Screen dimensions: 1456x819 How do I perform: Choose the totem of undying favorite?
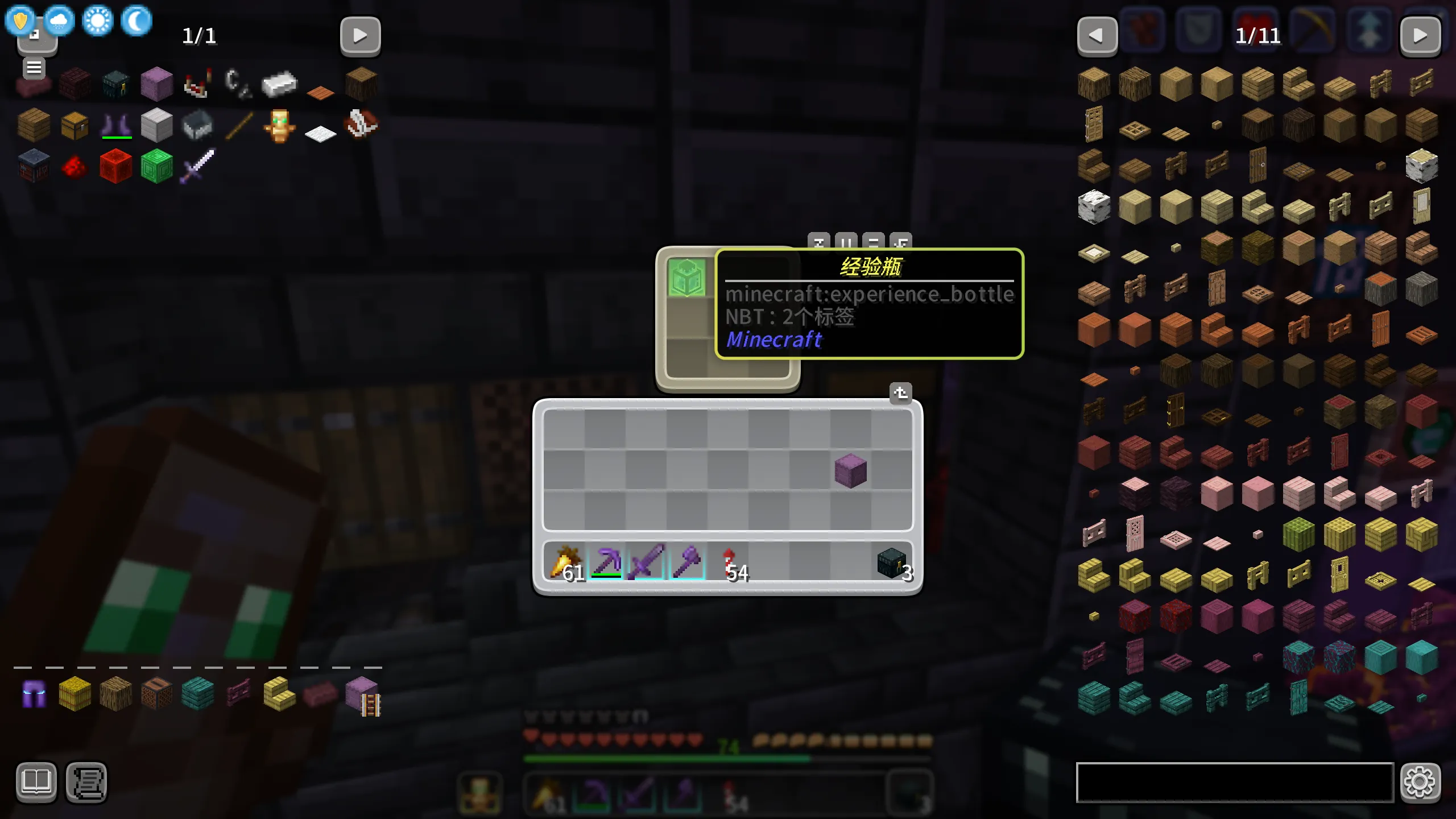point(279,126)
